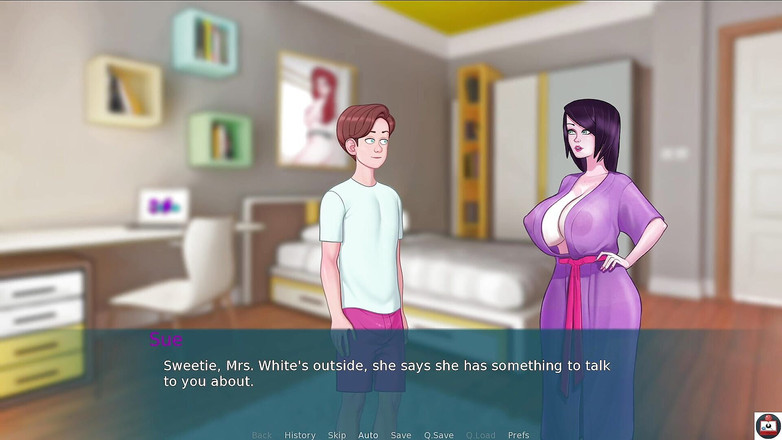The image size is (782, 440).
Task: Click Q.Load in the quick menu
Action: 480,435
